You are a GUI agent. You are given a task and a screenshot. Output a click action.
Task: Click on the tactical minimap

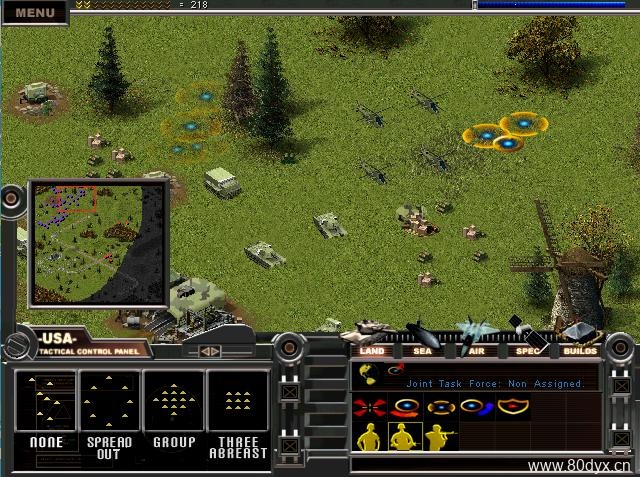coord(98,243)
